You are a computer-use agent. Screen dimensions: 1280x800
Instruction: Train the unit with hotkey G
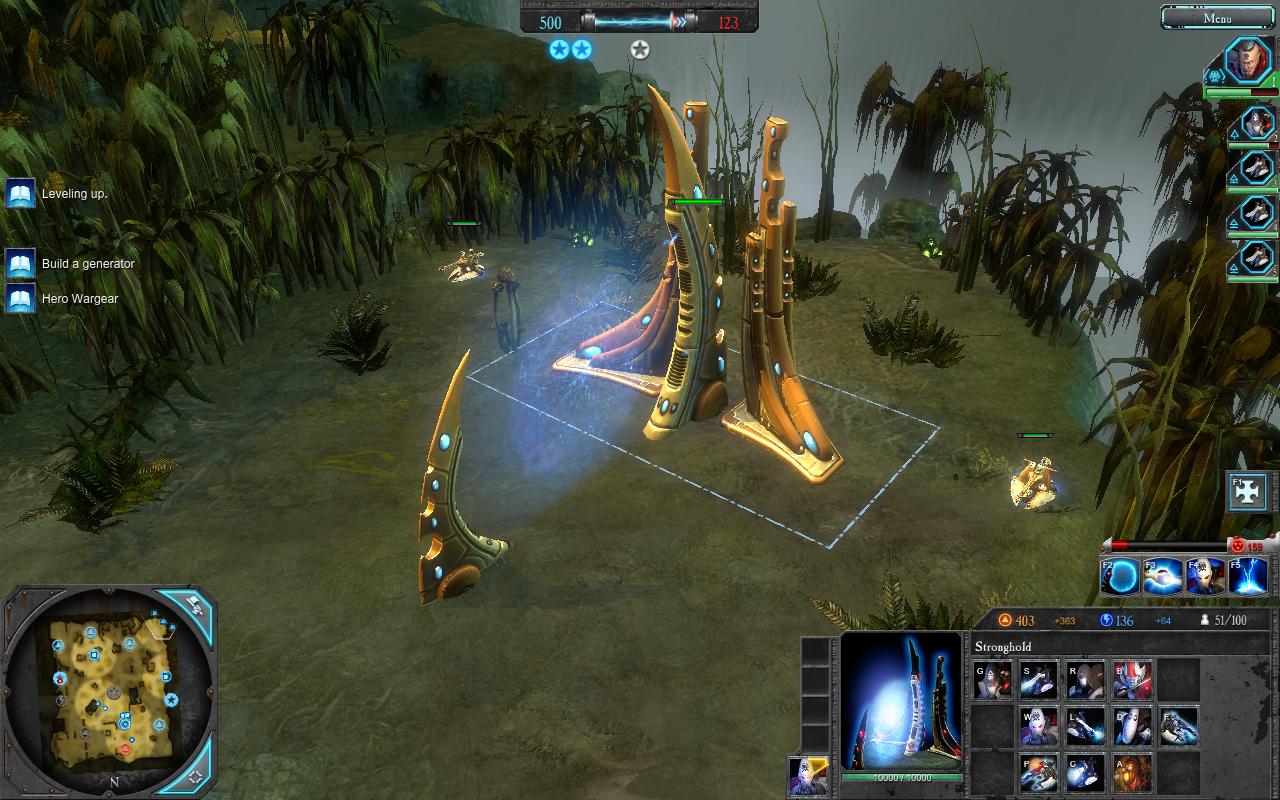993,680
